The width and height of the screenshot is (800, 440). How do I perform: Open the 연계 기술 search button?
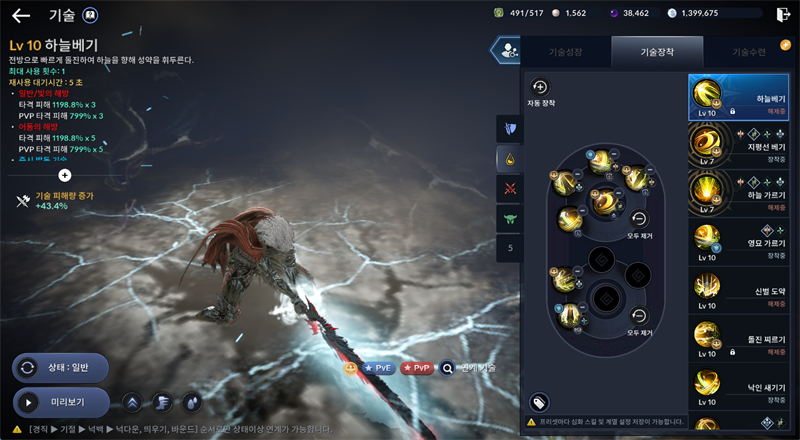point(448,368)
